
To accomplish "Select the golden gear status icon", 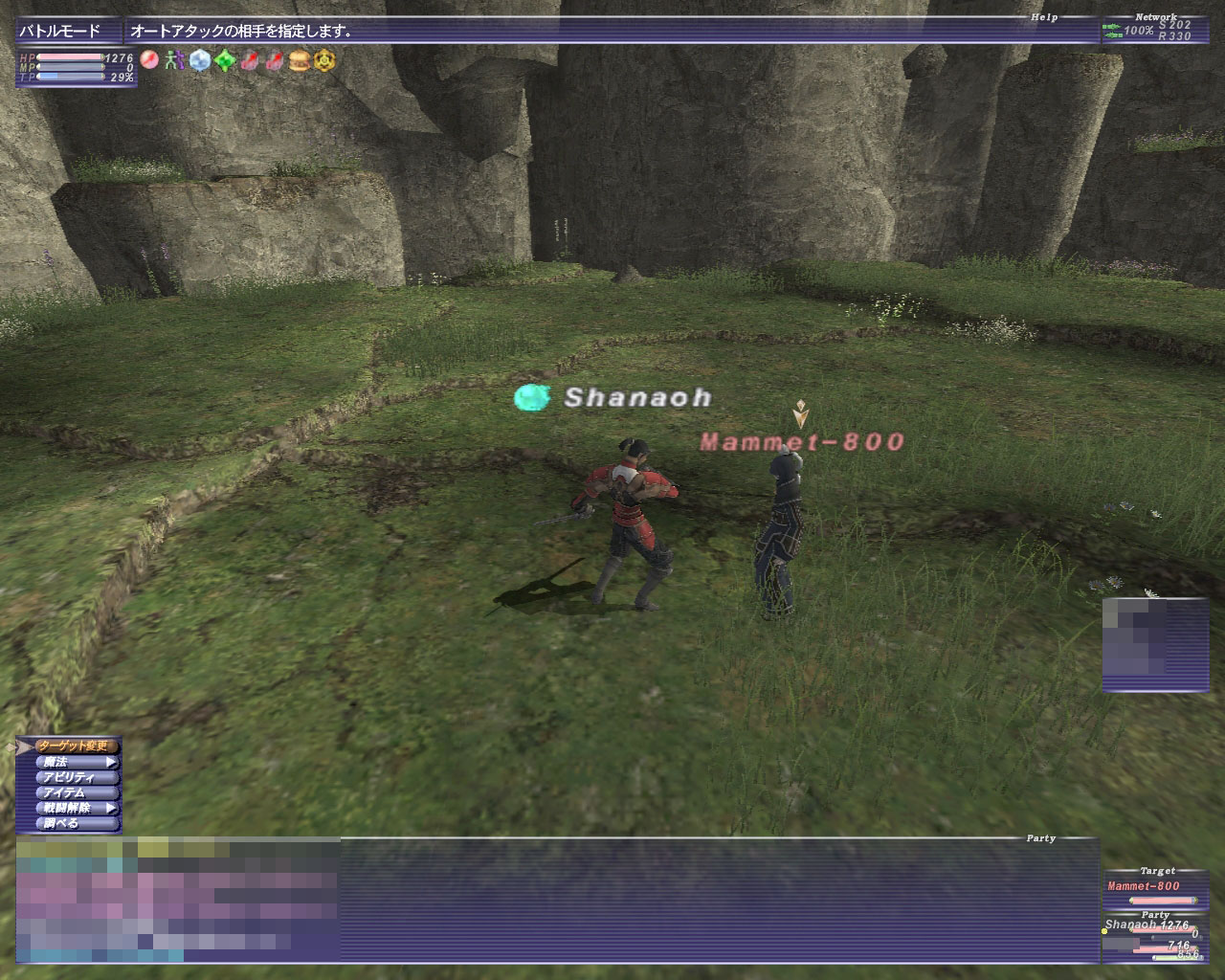I will click(324, 61).
